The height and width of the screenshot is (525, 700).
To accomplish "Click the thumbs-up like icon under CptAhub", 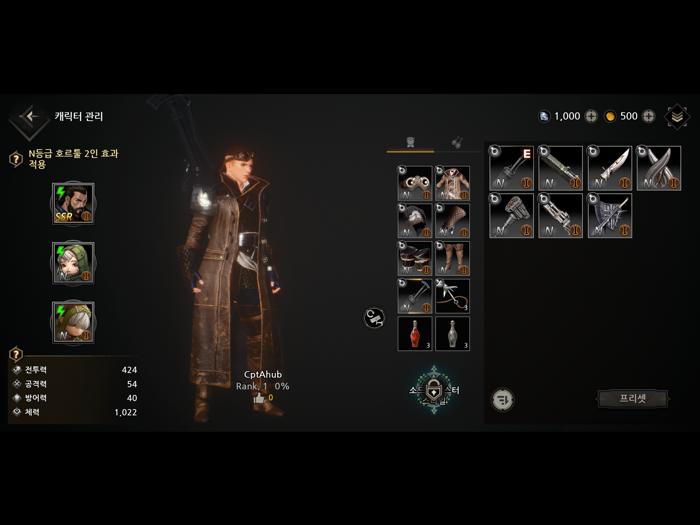I will (259, 398).
